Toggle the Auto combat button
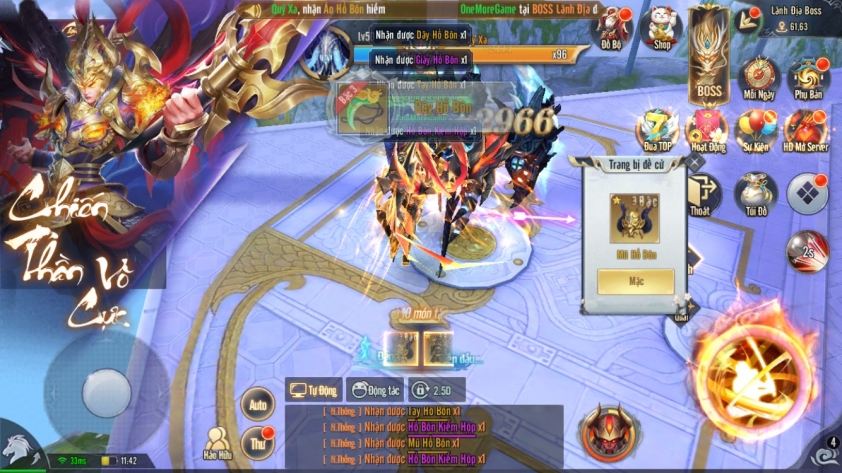Image resolution: width=842 pixels, height=473 pixels. 258,404
